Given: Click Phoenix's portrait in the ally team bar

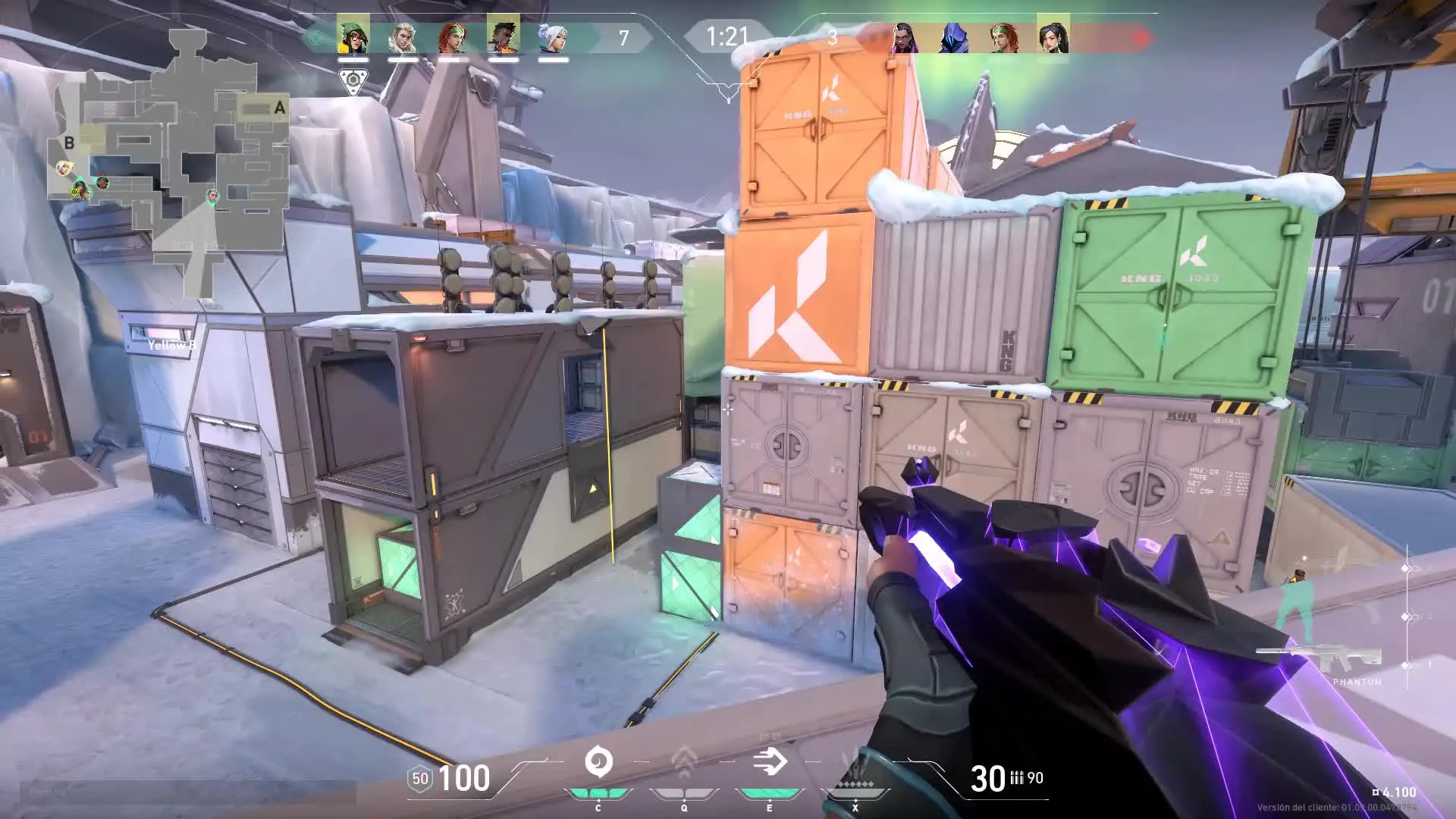Looking at the screenshot, I should (503, 36).
